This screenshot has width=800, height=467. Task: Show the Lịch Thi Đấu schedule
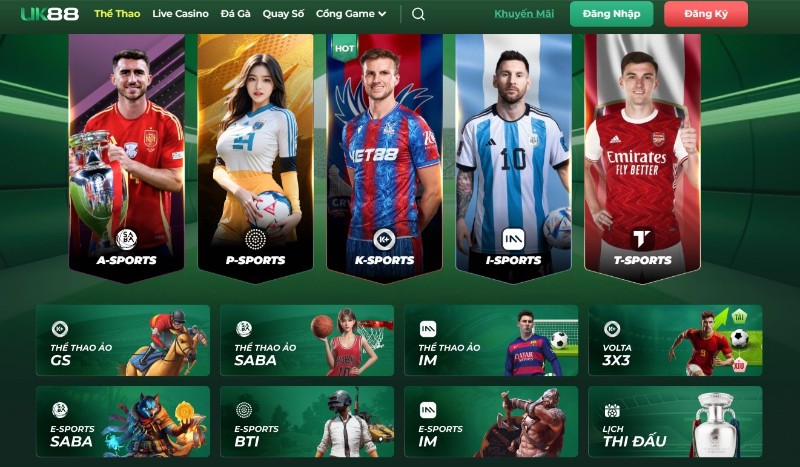[x=675, y=421]
